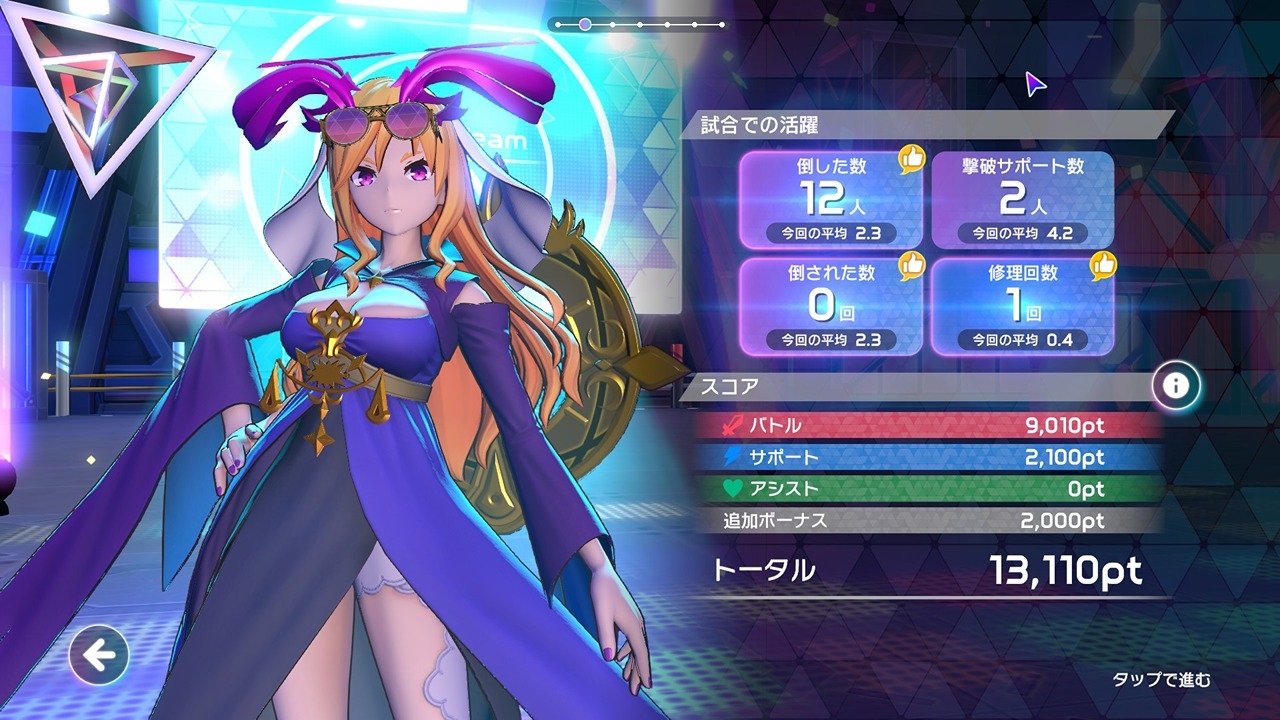The height and width of the screenshot is (720, 1280).
Task: Select the 倒した数 stat panel
Action: (x=830, y=199)
